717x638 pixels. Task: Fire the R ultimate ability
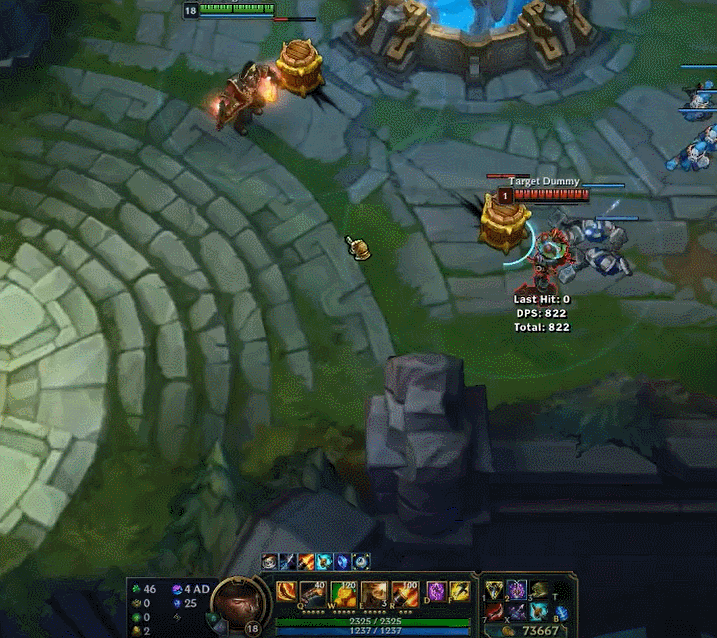point(403,592)
